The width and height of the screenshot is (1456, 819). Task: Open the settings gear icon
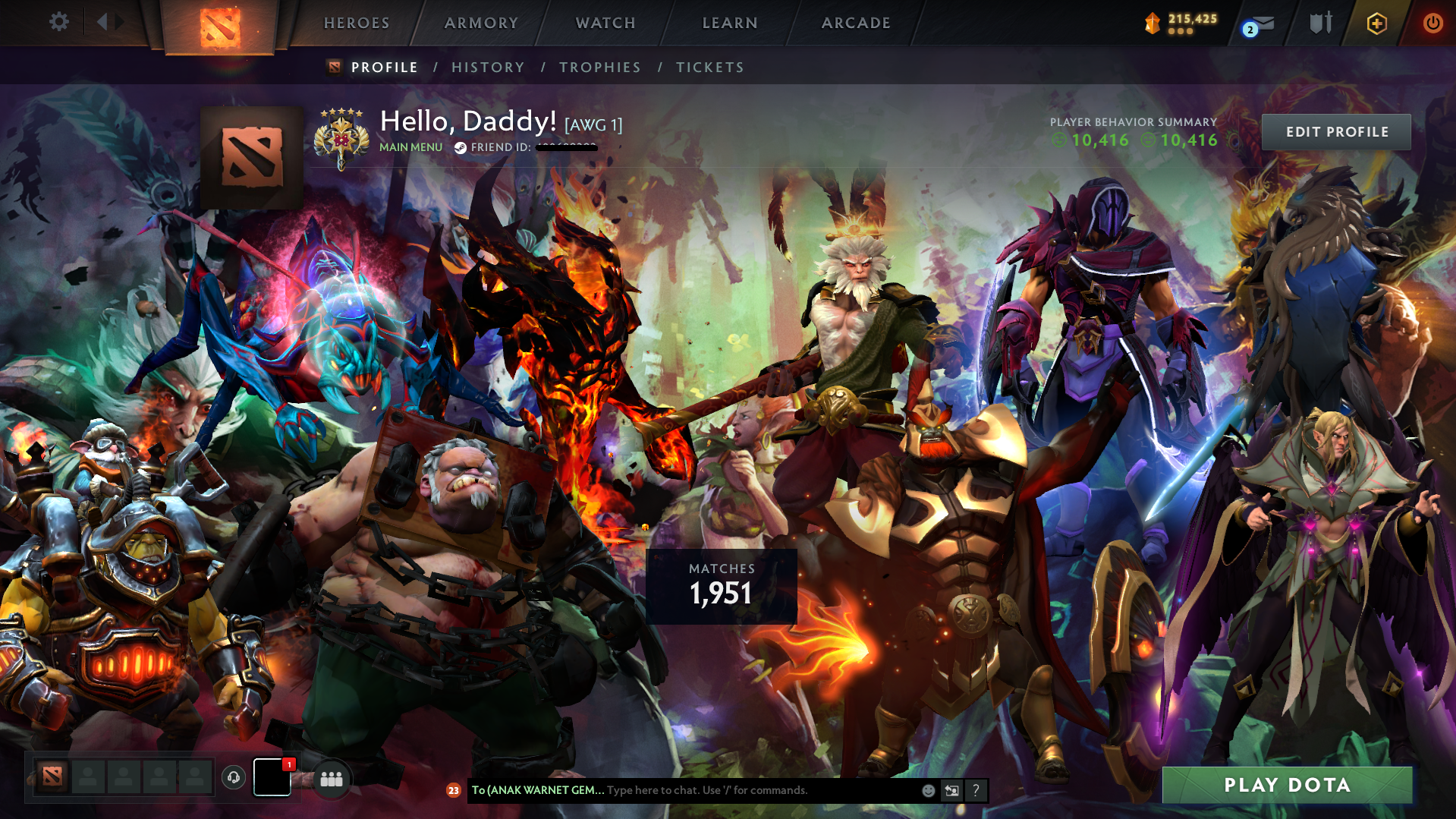tap(59, 22)
